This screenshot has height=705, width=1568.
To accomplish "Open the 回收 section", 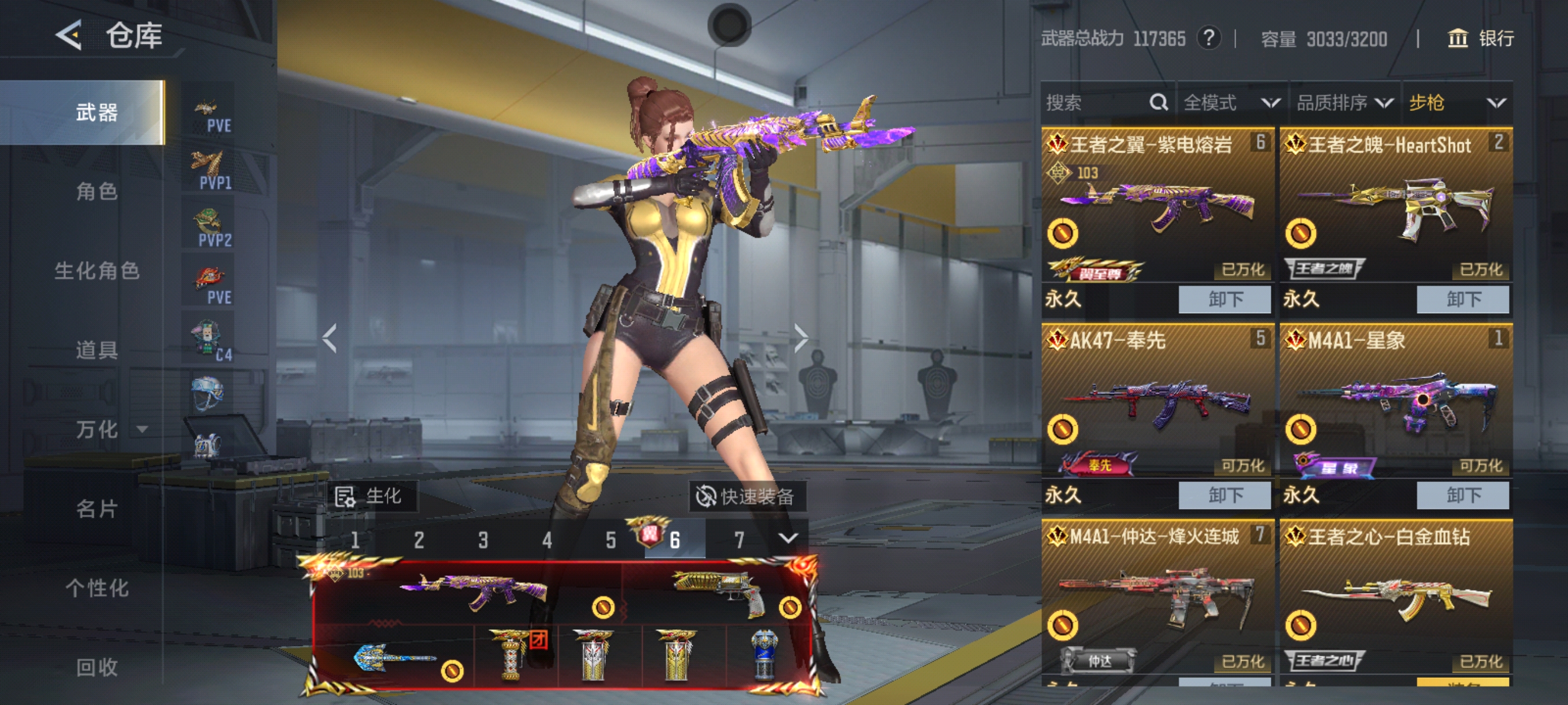I will click(x=96, y=667).
